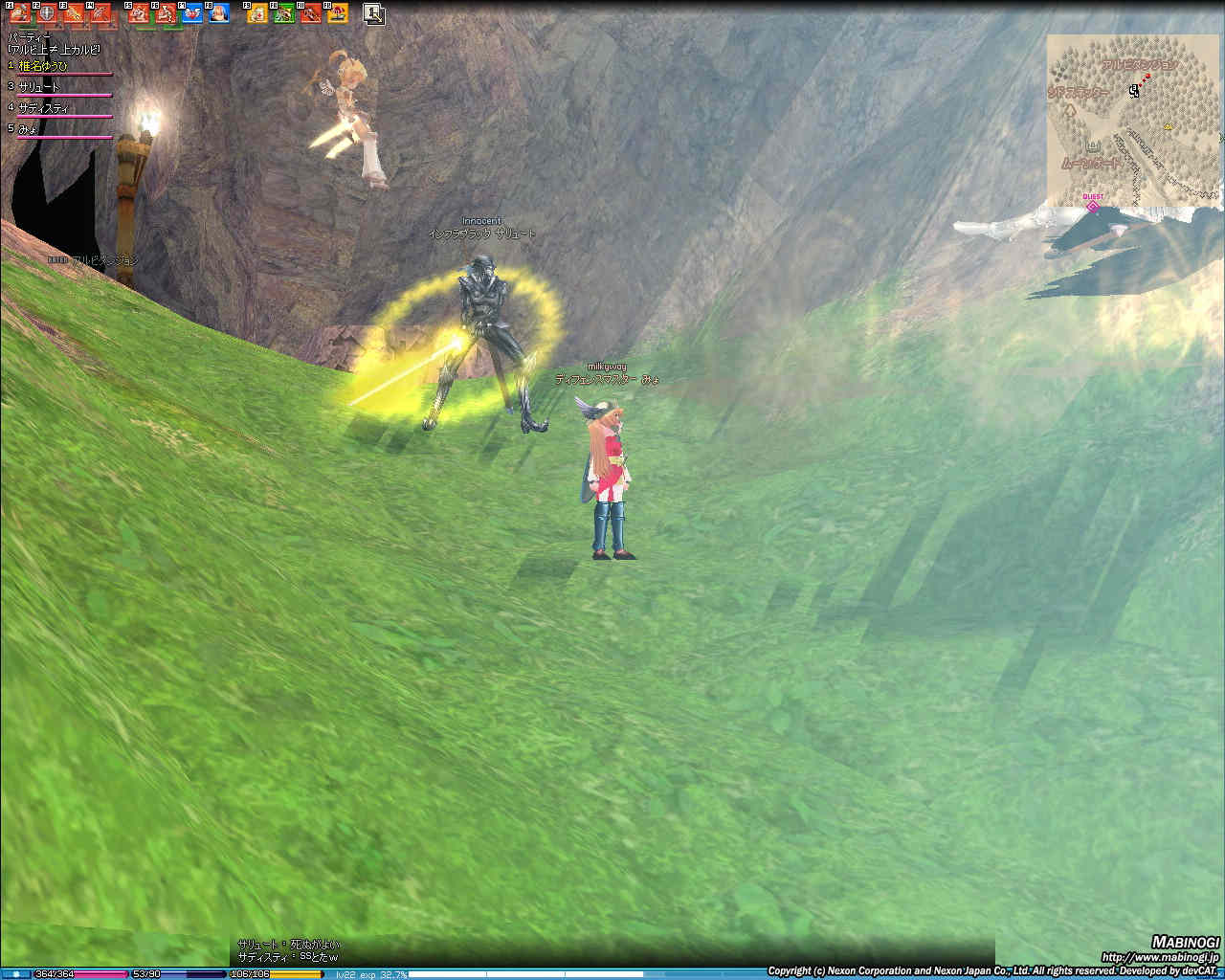This screenshot has width=1225, height=980.
Task: Open the menu button at bottom-left corner
Action: click(x=16, y=974)
